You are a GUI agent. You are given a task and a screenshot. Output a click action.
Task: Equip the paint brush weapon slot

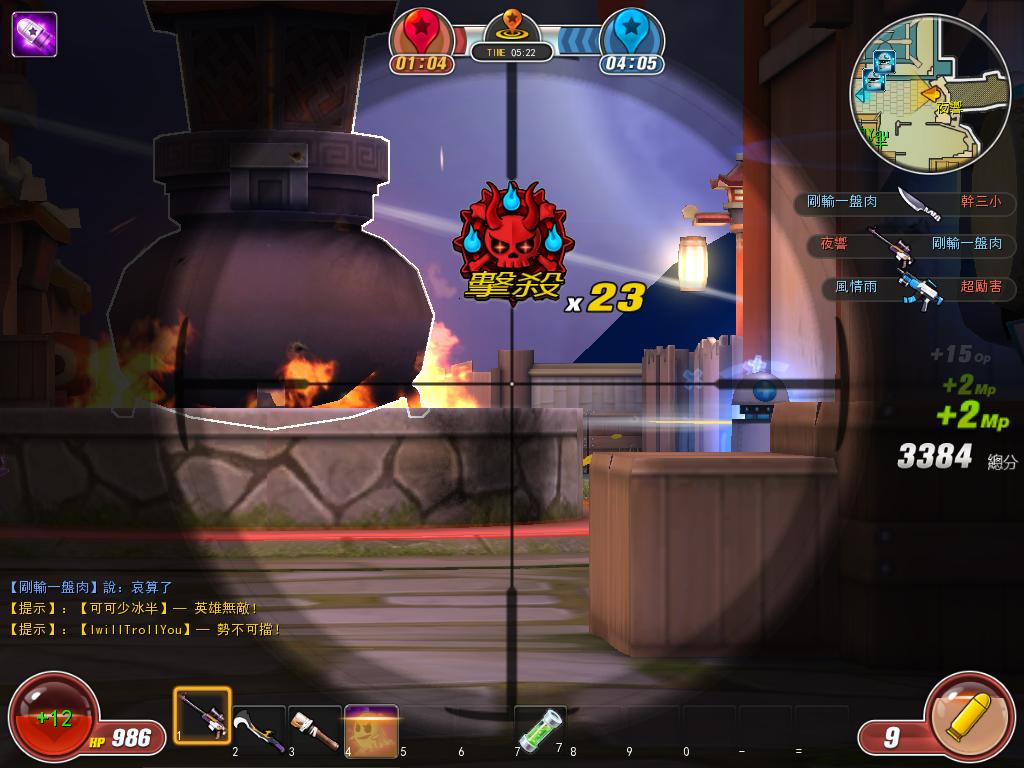click(315, 726)
